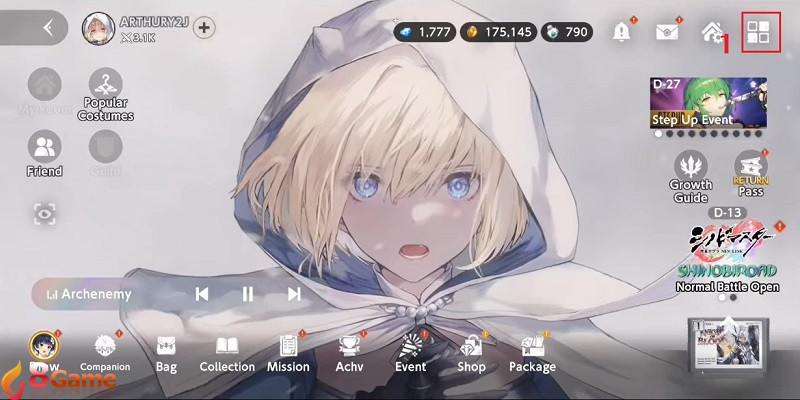Pause the Archenemy music track
The image size is (800, 400).
pos(247,294)
